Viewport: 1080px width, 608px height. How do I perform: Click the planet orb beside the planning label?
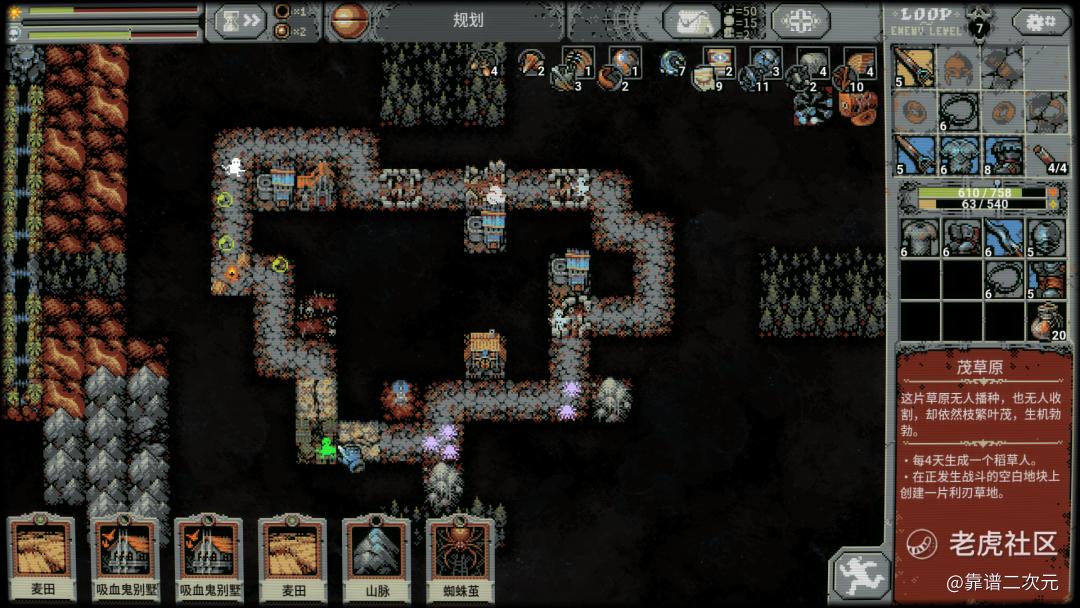349,20
